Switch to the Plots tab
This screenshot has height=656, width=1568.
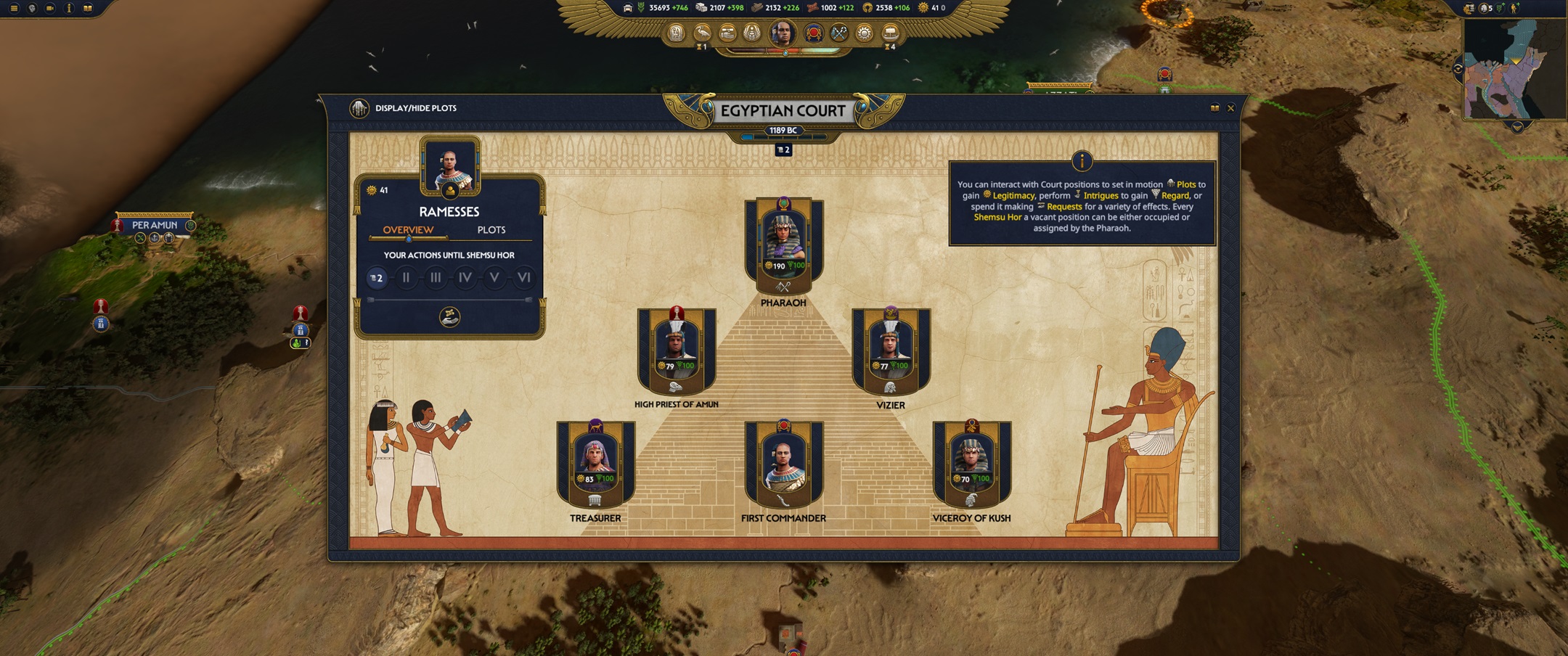click(x=493, y=229)
